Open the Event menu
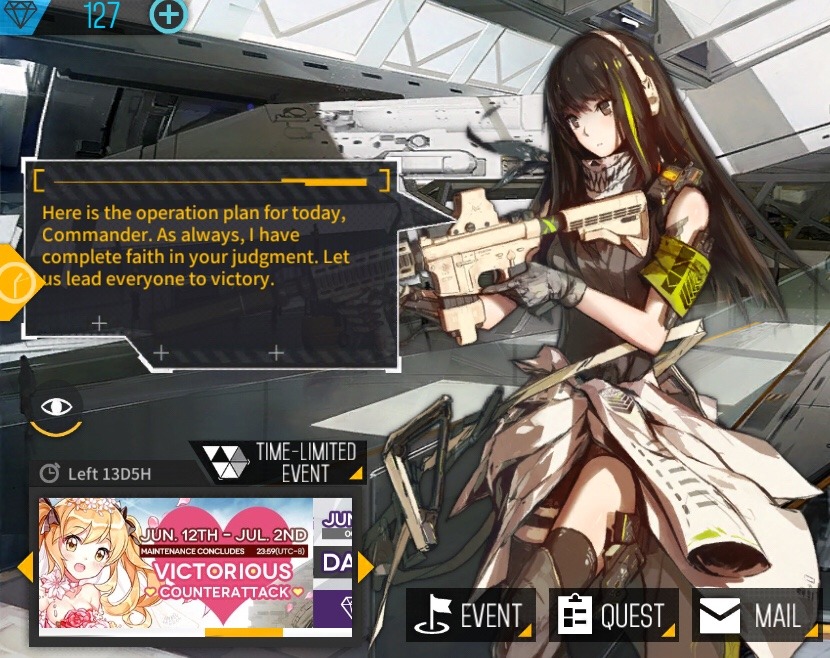The image size is (830, 658). click(x=471, y=615)
